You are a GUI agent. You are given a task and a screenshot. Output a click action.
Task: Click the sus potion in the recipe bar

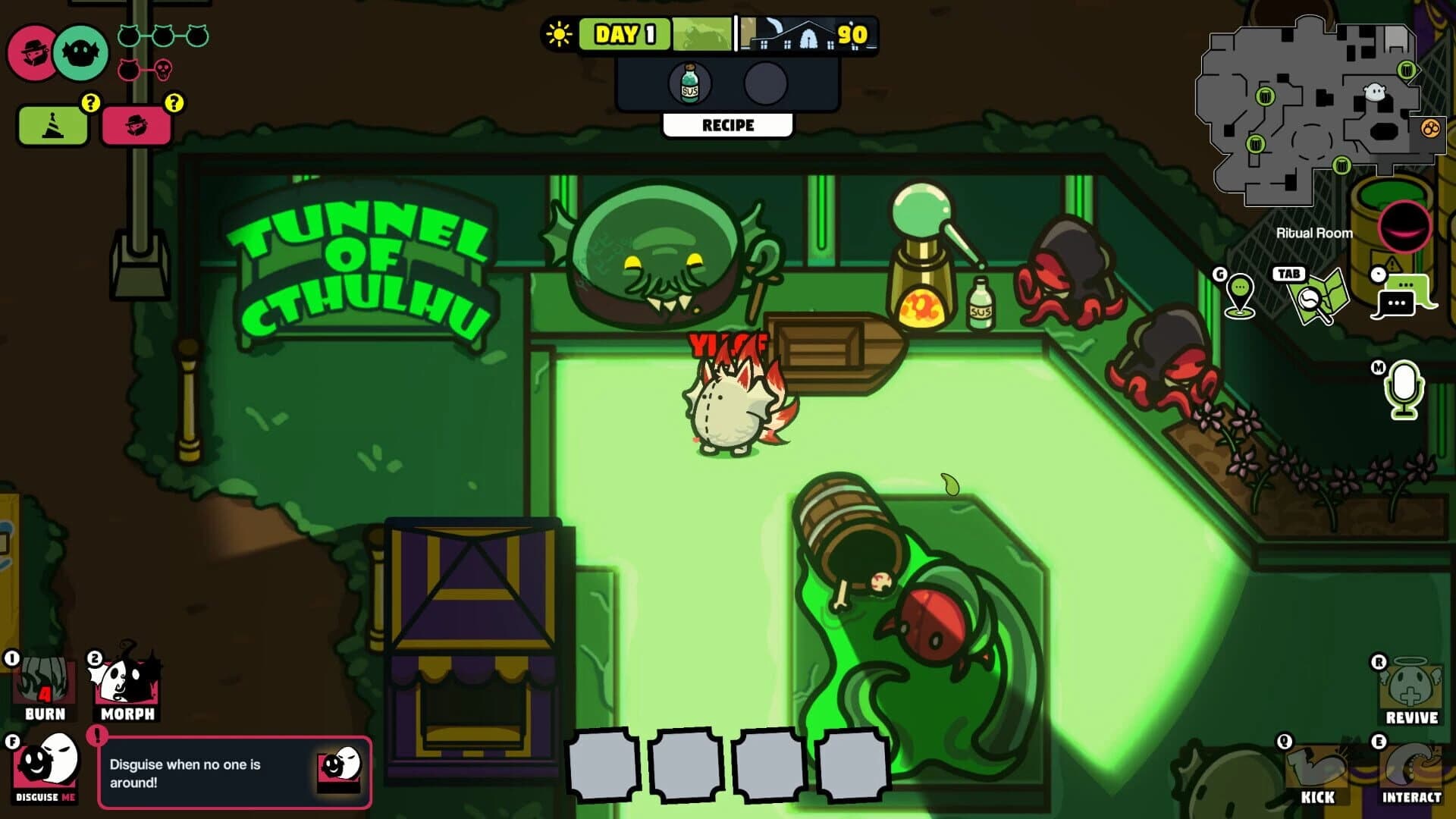click(689, 83)
